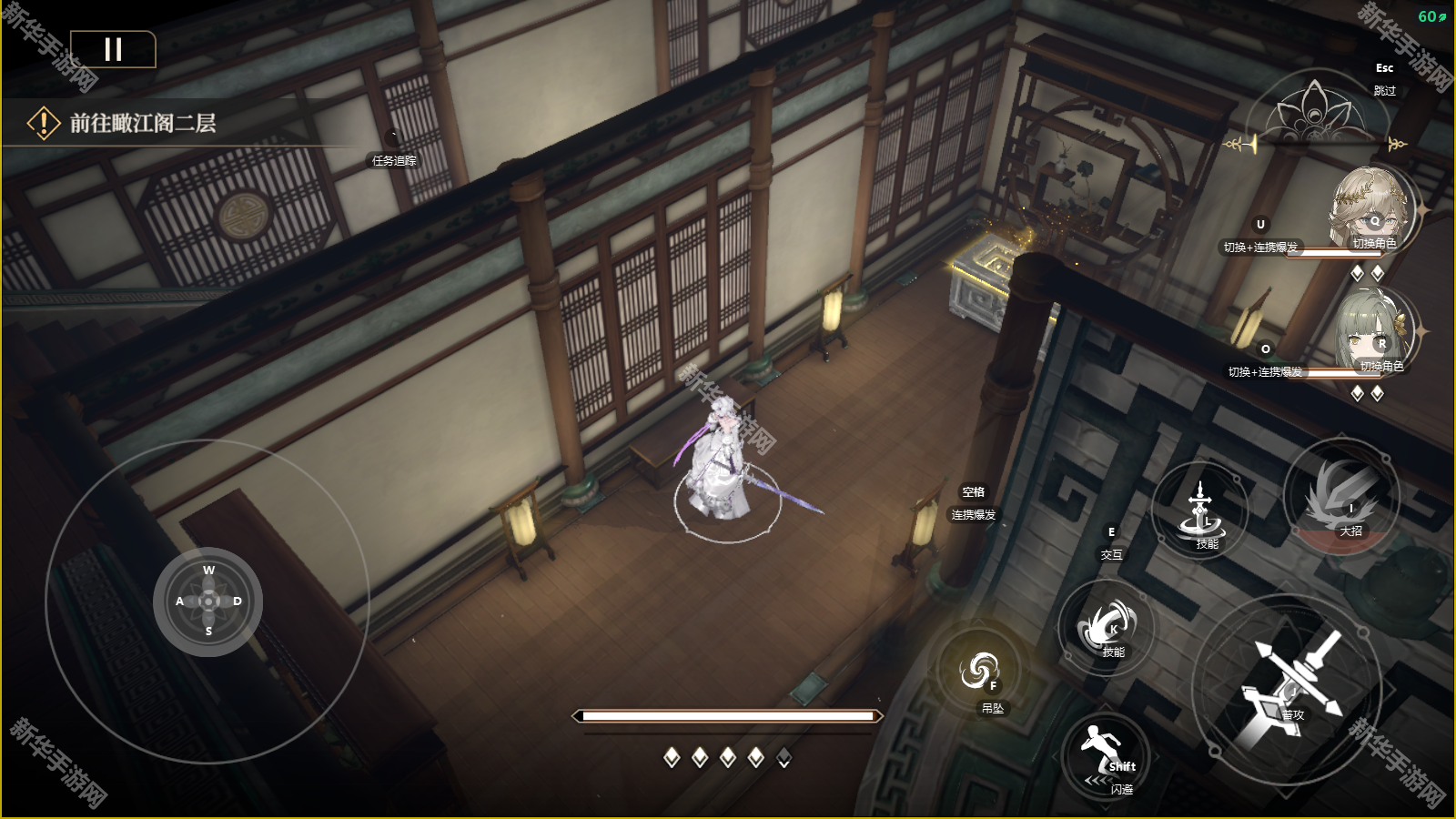This screenshot has height=819, width=1456.
Task: Click the 任务追踪 quest tracking label
Action: (394, 160)
